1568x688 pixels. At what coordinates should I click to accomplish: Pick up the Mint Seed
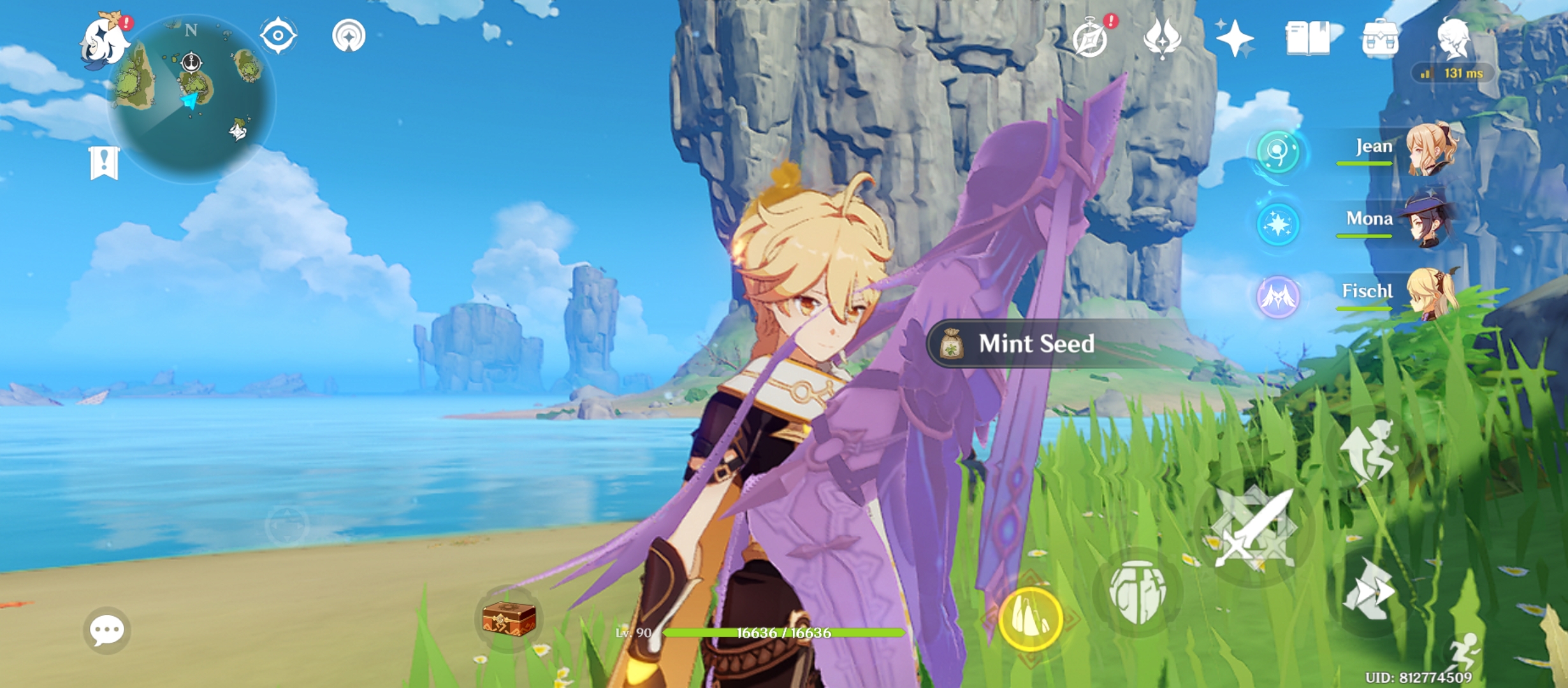pos(1033,344)
